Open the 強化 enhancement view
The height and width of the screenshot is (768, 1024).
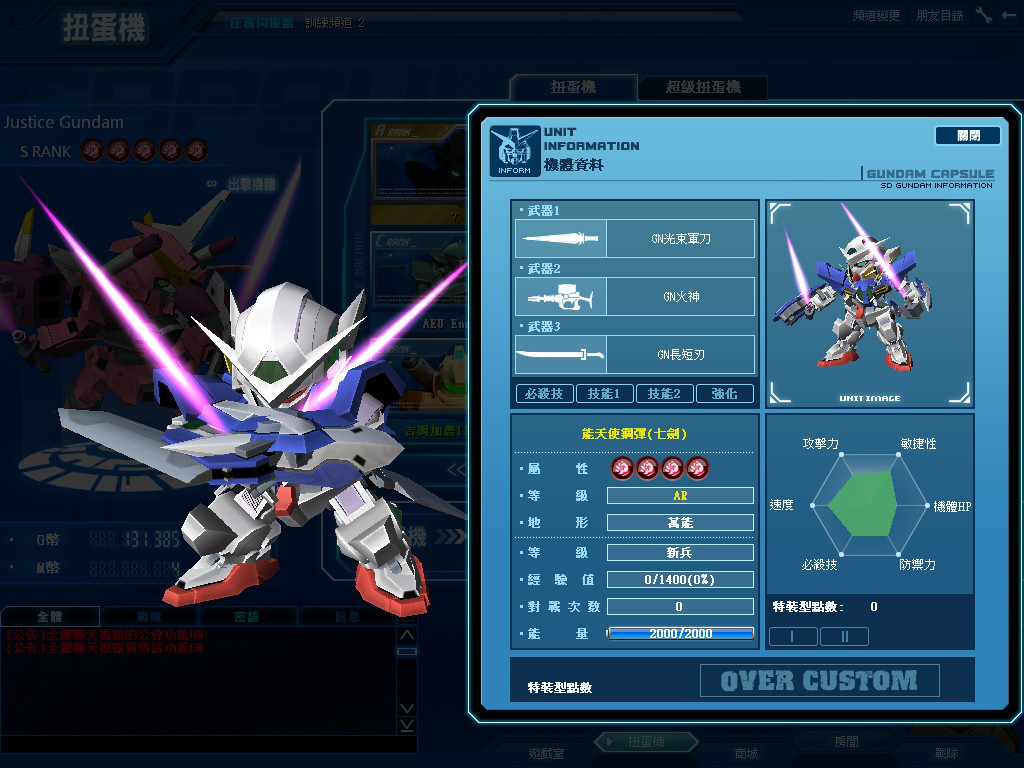(724, 394)
